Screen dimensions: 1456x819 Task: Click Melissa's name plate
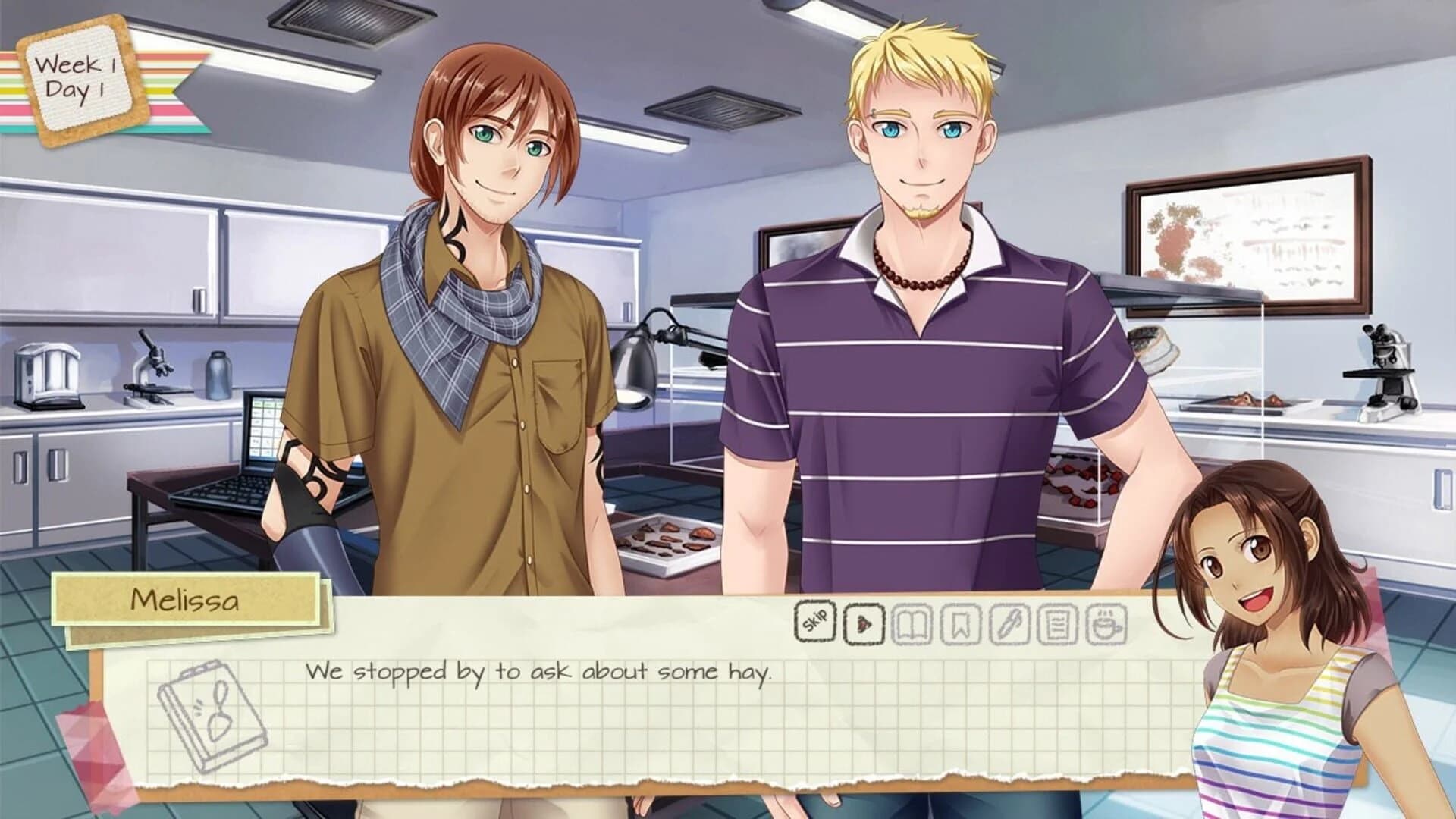(x=187, y=598)
